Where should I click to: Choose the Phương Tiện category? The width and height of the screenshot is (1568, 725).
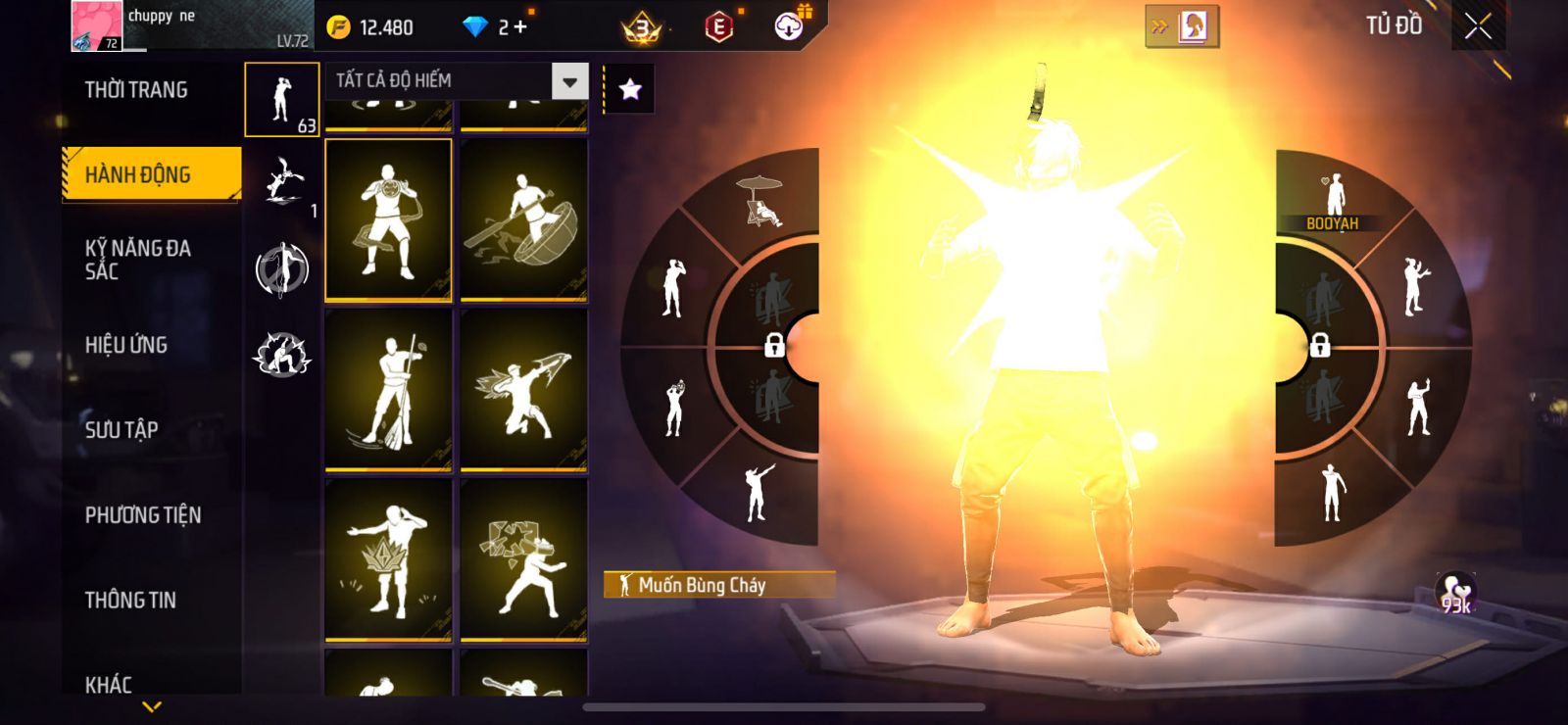point(143,514)
